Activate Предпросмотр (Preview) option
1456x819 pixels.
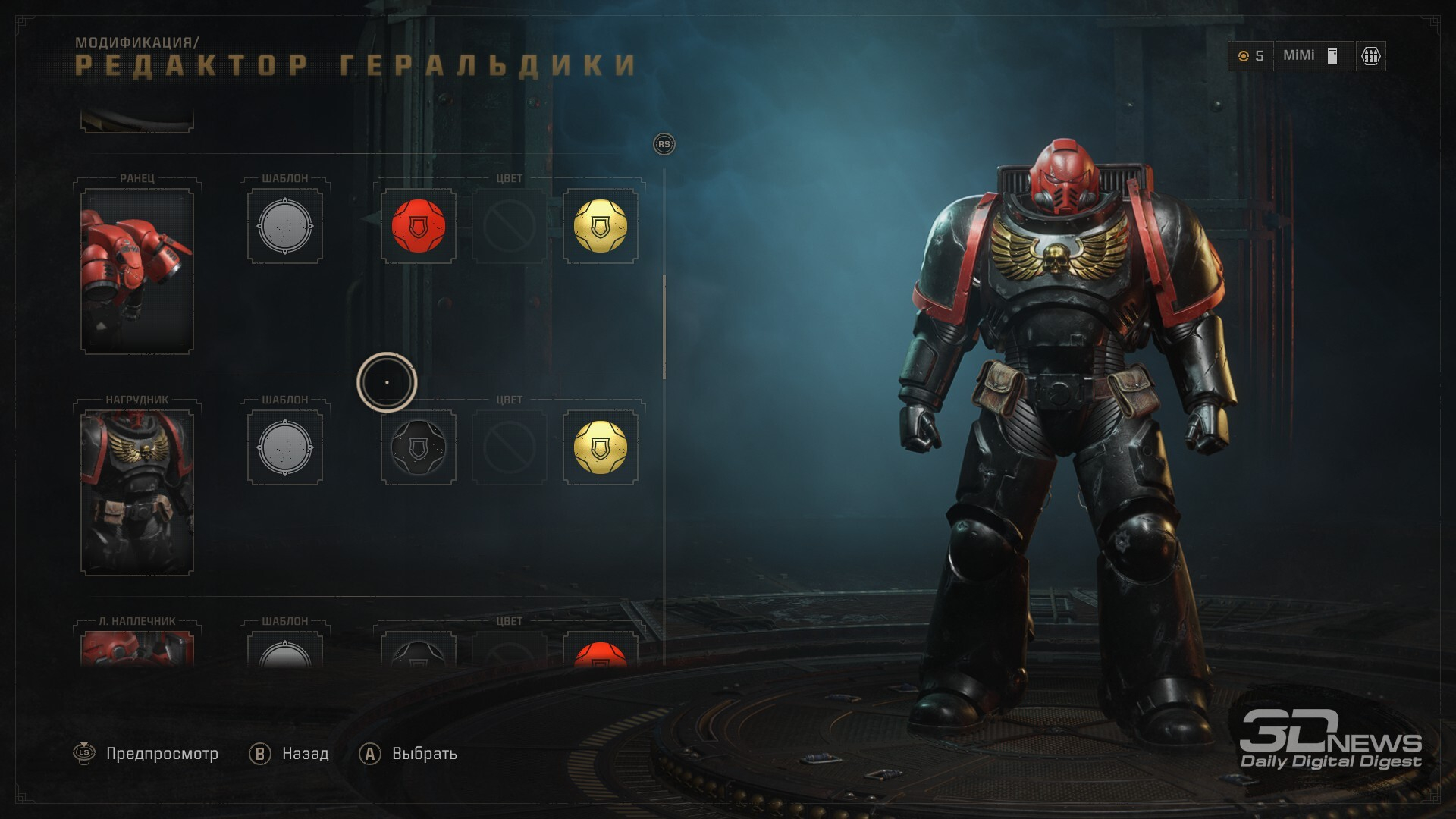(146, 754)
